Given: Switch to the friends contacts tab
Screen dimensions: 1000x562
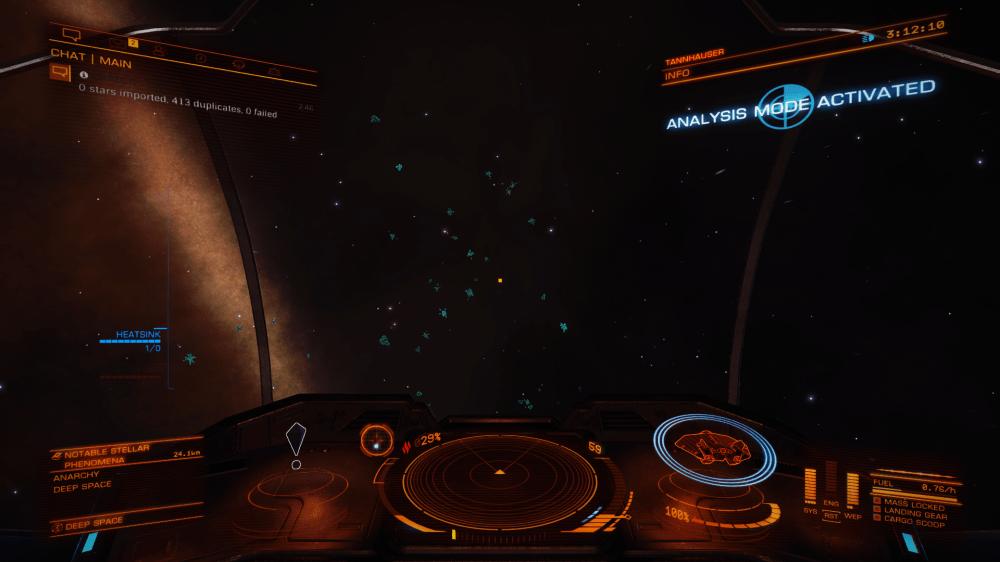Looking at the screenshot, I should (160, 48).
